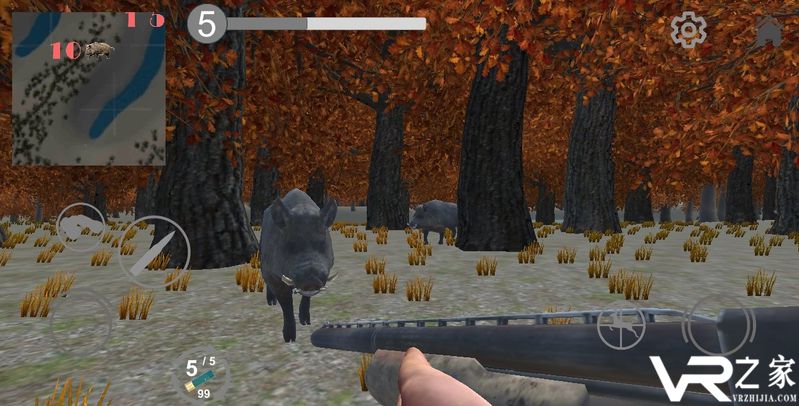This screenshot has width=799, height=406.
Task: Tap the boar silhouette call button
Action: coord(80,227)
